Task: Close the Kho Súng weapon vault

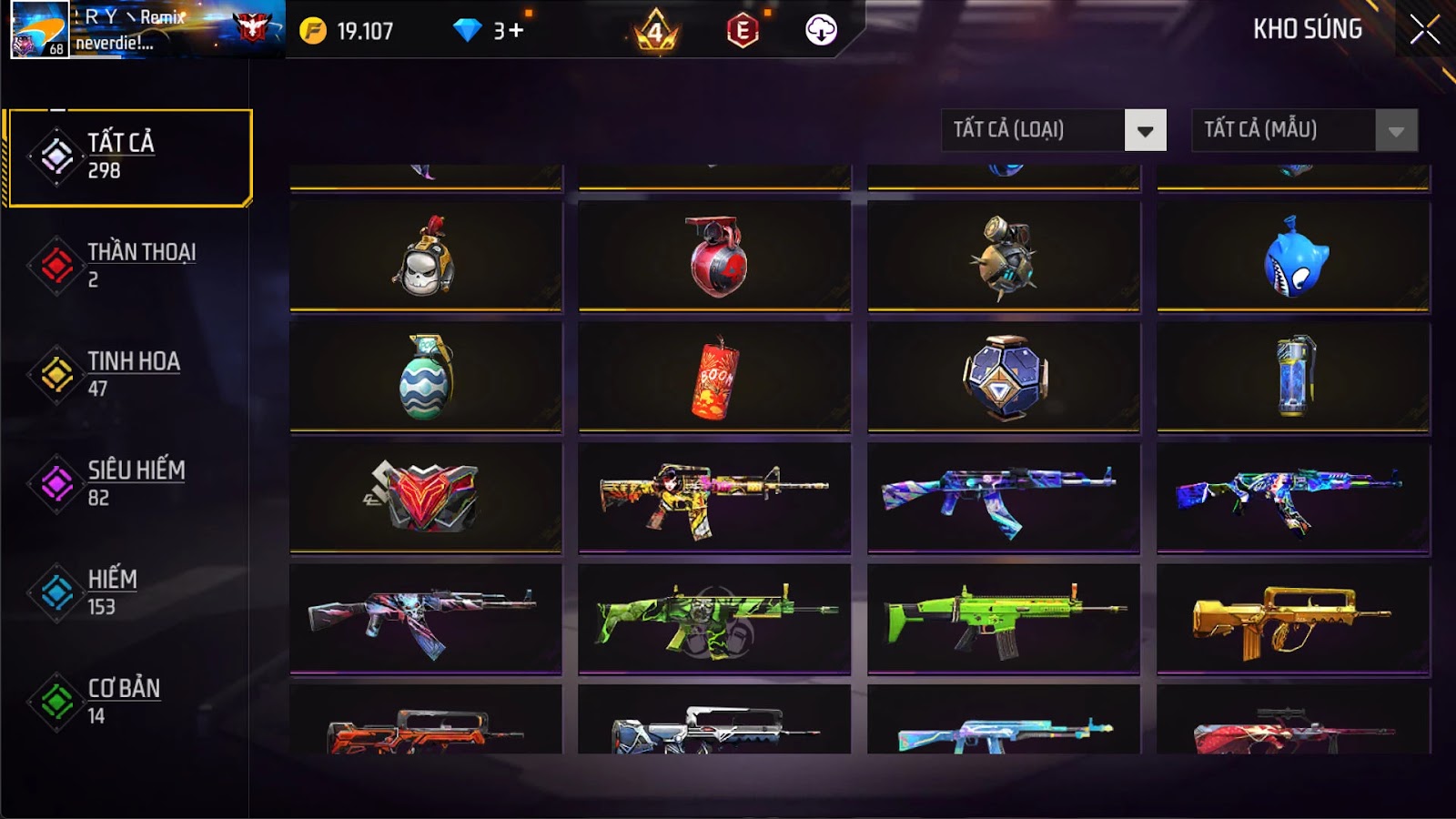Action: (1424, 30)
